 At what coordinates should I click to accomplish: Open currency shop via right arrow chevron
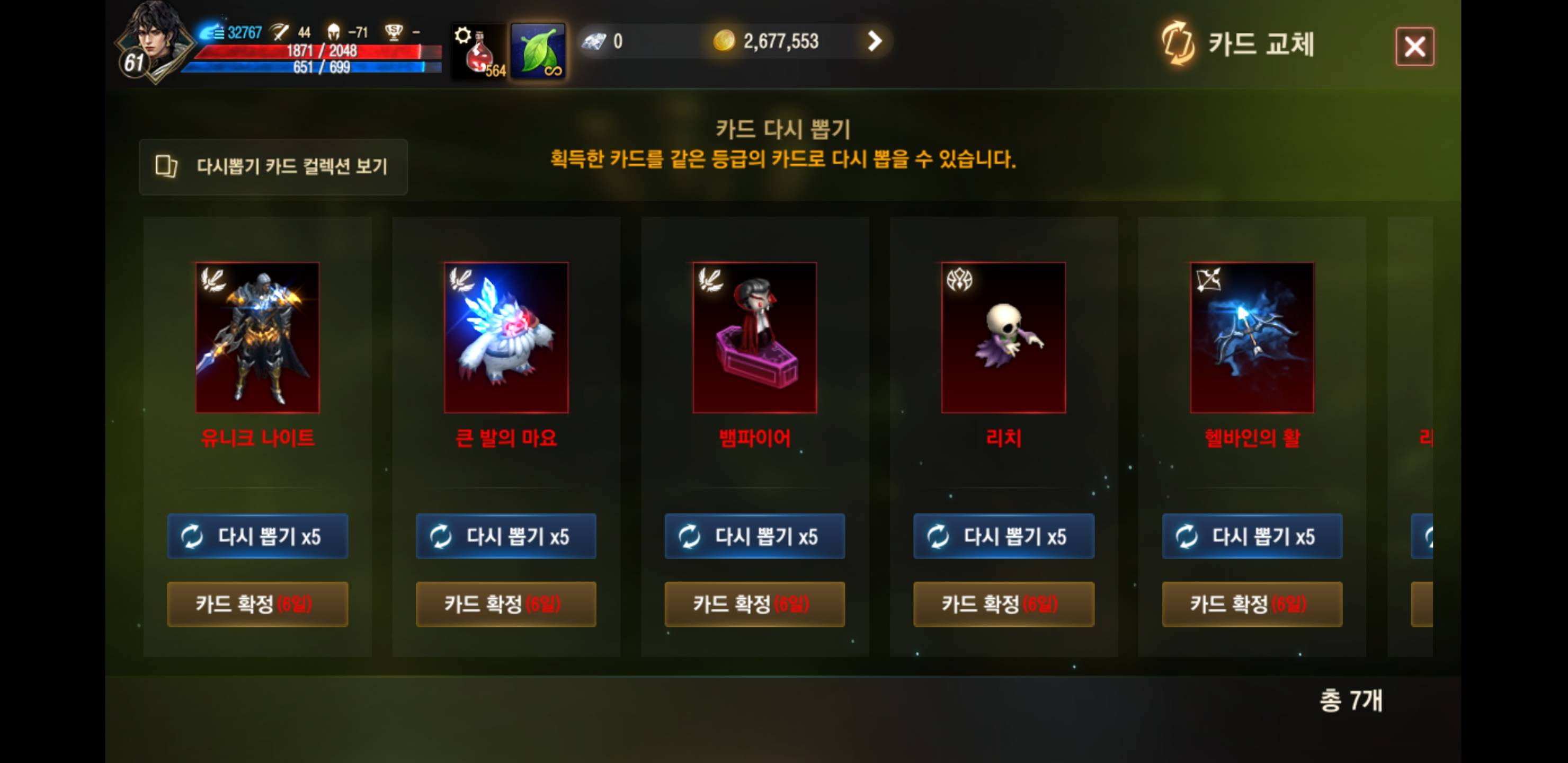[875, 41]
